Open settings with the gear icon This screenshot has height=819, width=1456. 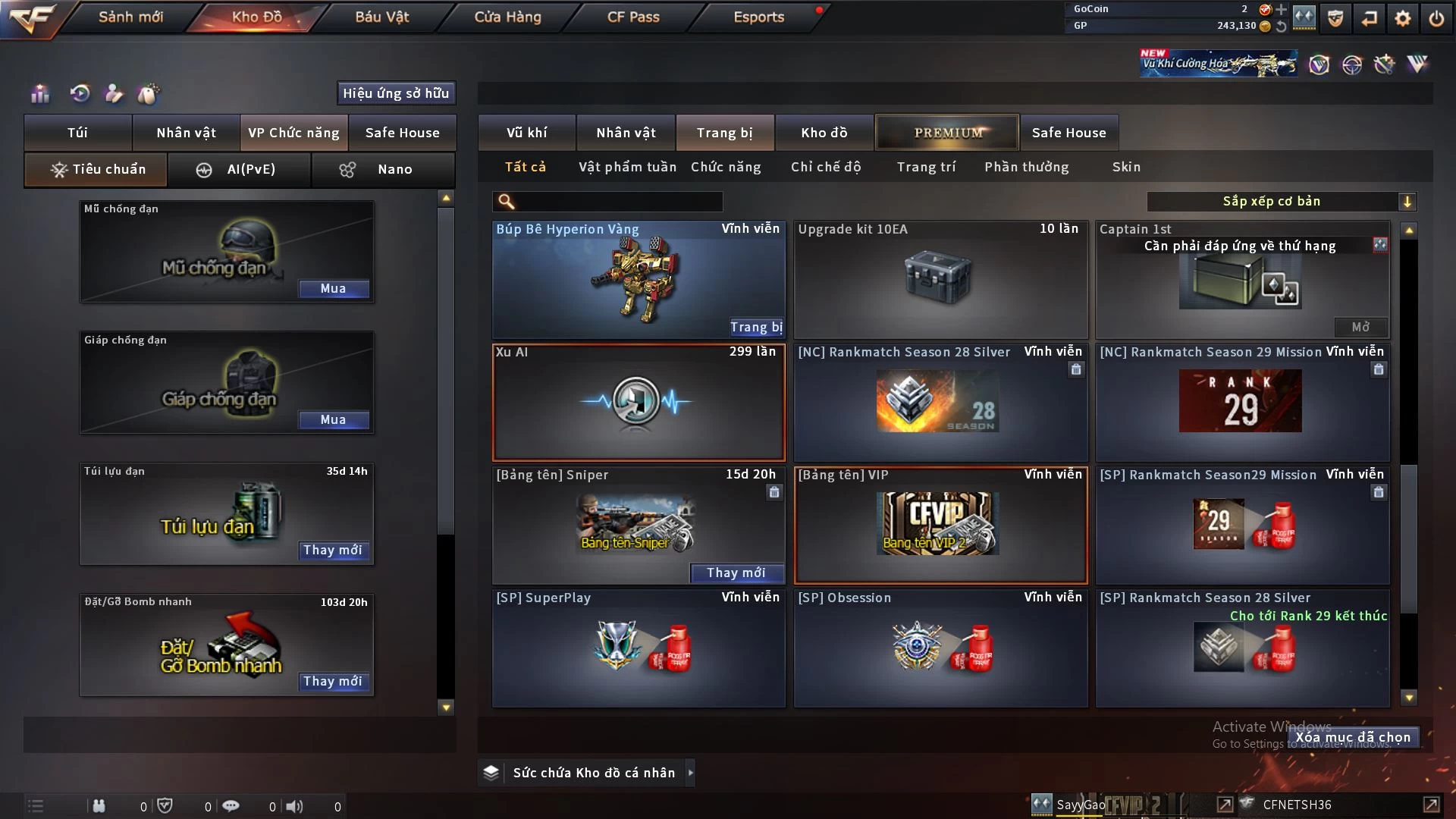tap(1403, 18)
